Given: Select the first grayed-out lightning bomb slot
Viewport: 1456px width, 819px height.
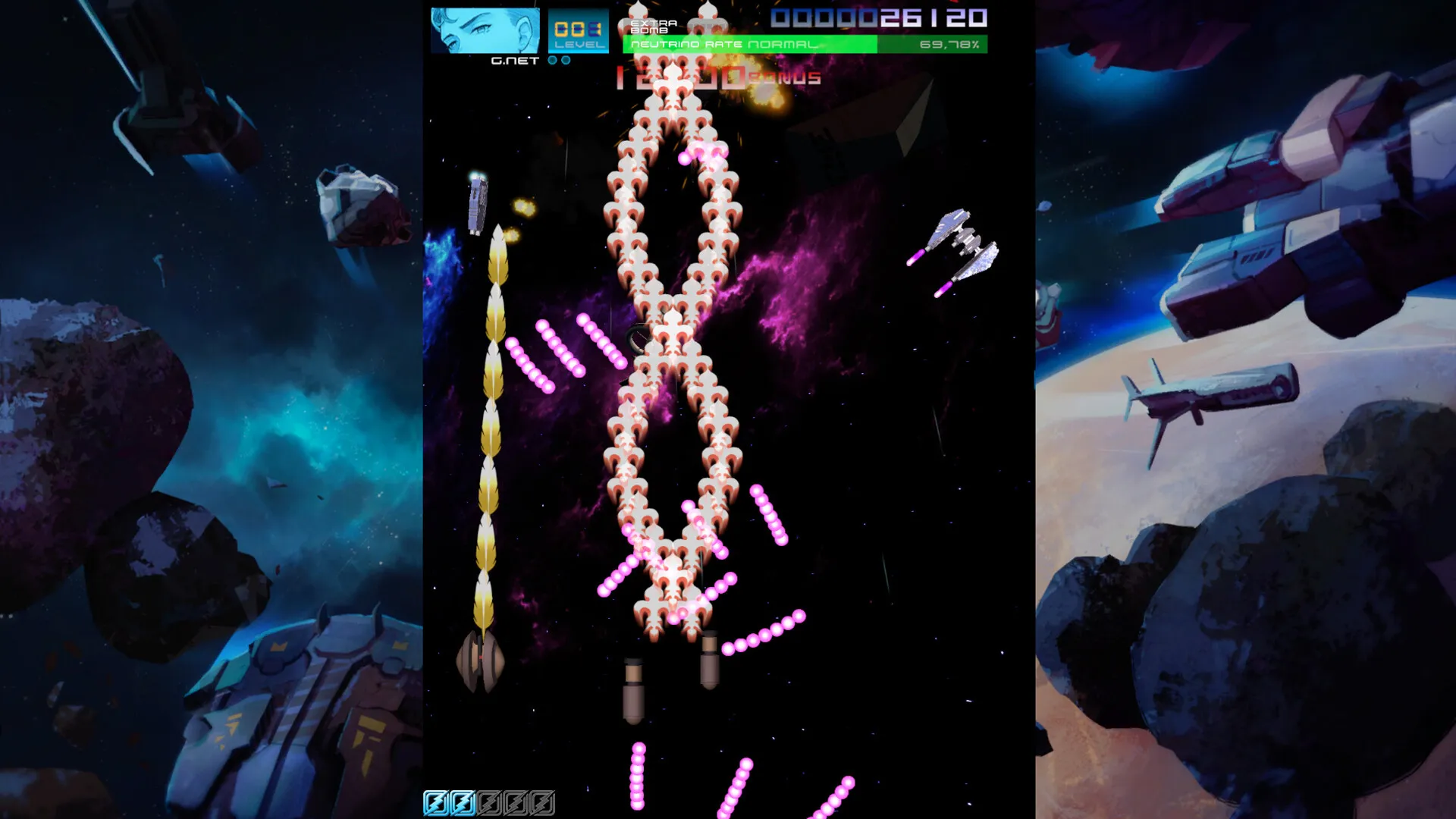Looking at the screenshot, I should pos(490,802).
